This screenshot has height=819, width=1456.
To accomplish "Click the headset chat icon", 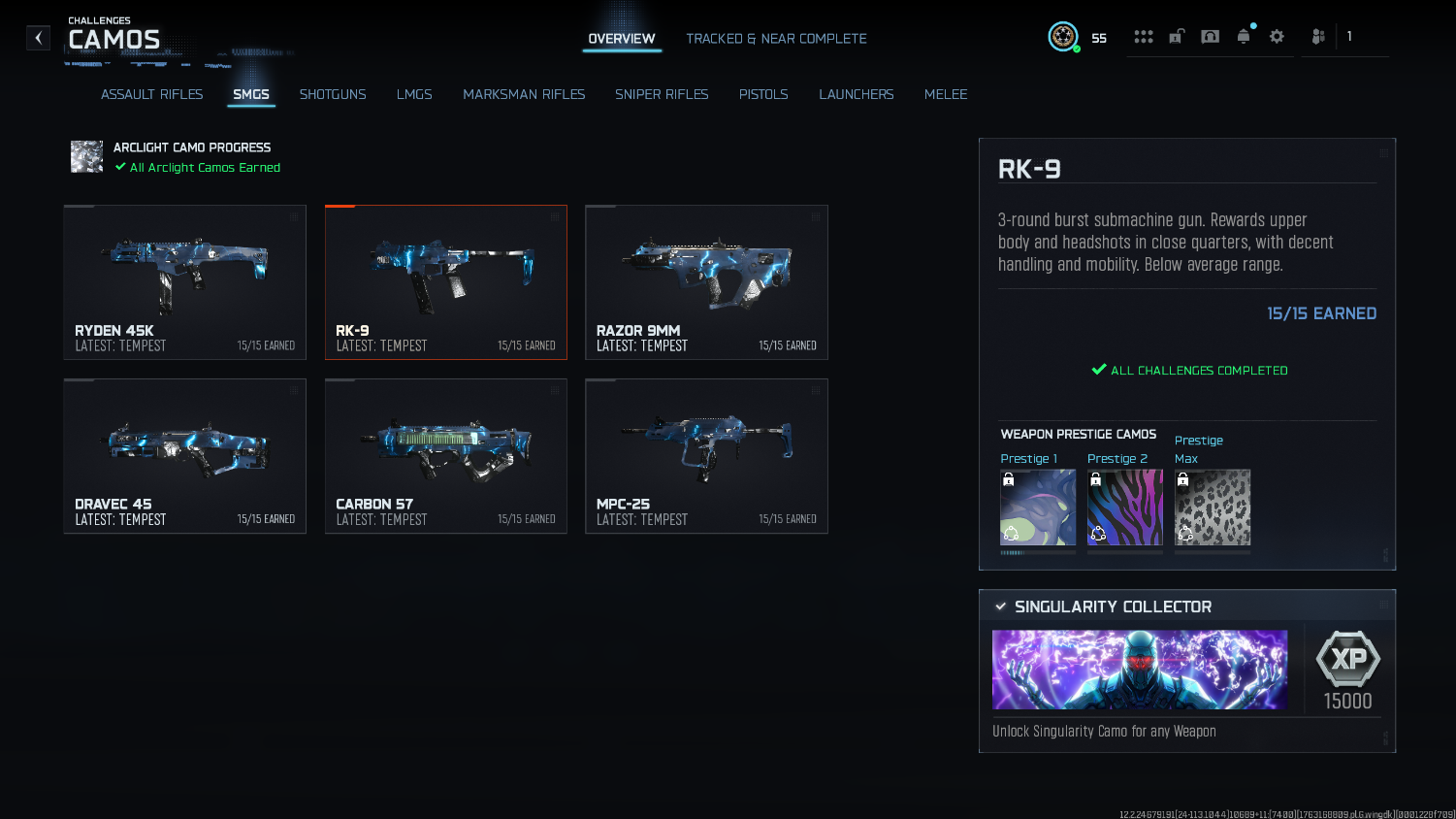I will [x=1210, y=36].
